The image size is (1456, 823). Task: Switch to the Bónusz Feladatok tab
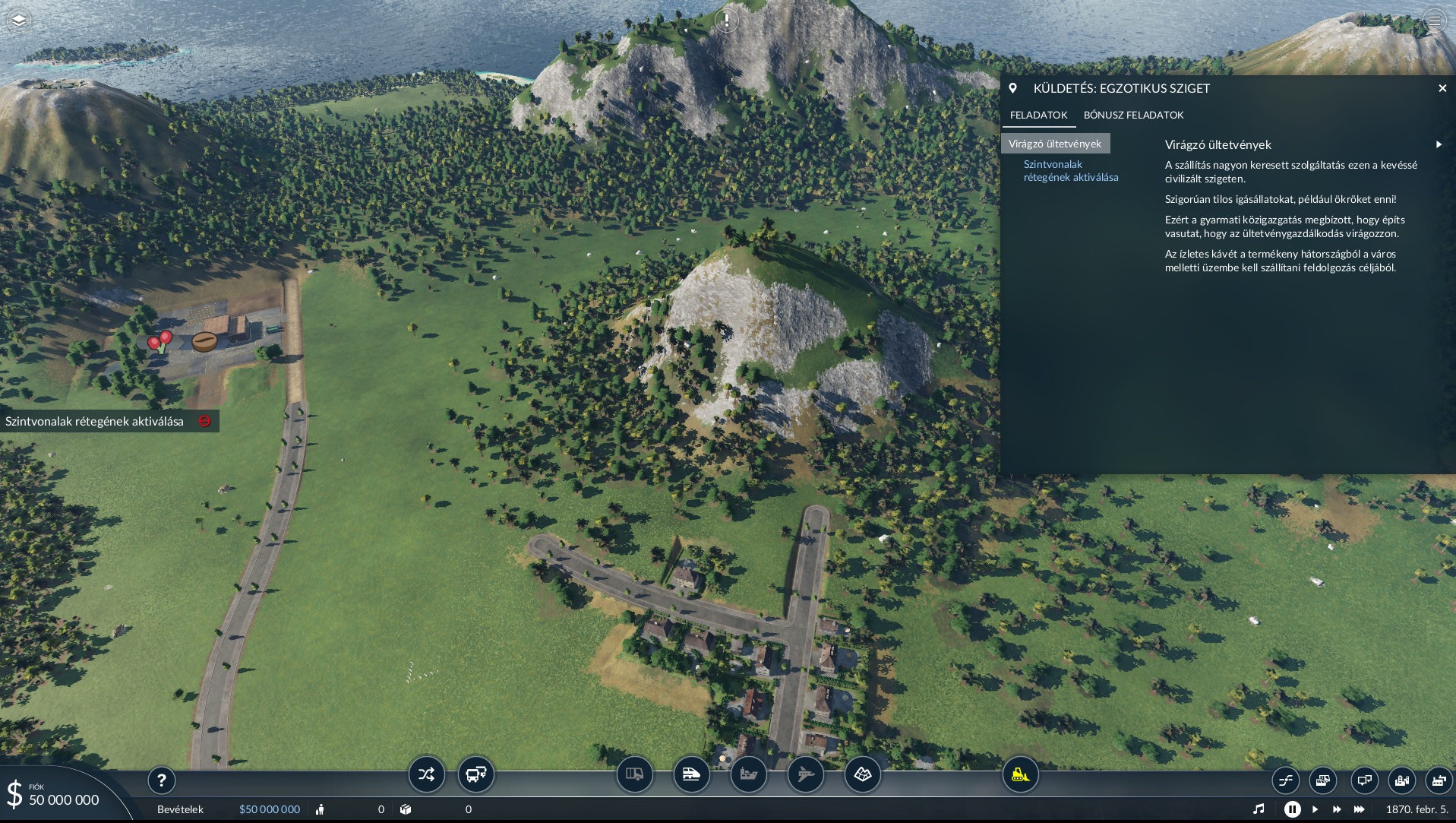pyautogui.click(x=1133, y=115)
